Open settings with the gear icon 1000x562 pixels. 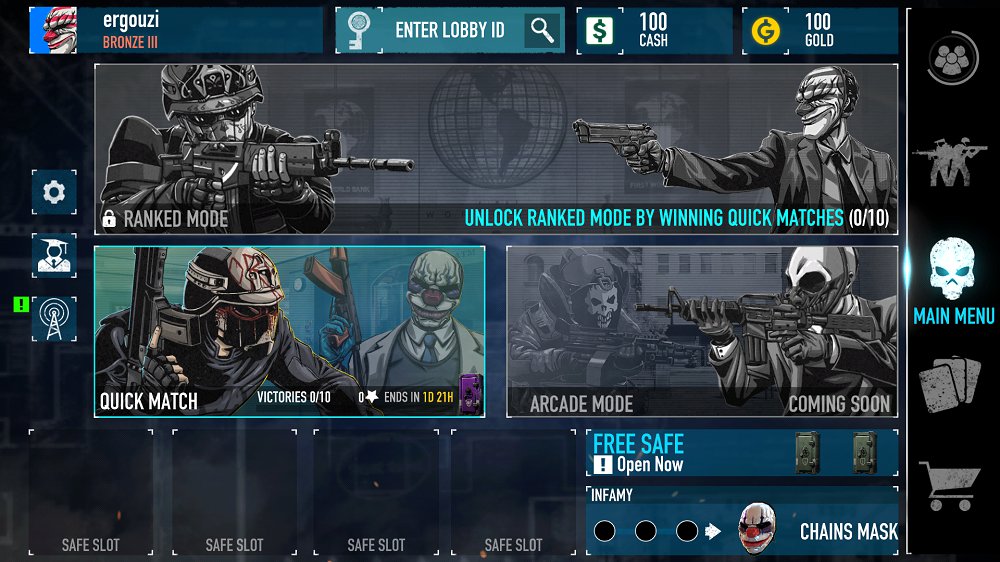click(x=54, y=192)
